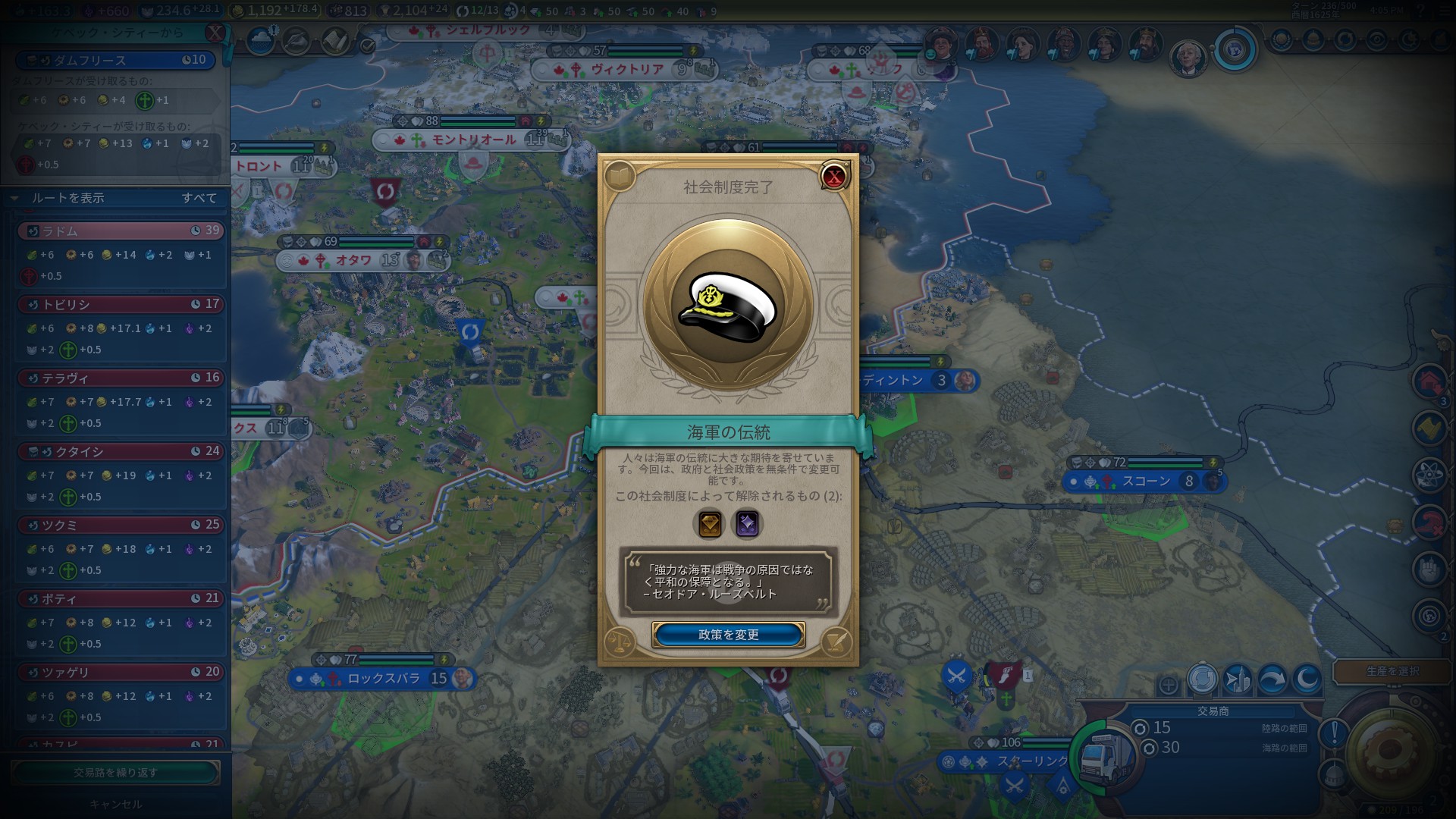
Task: Select the ラドム trade route
Action: point(121,231)
